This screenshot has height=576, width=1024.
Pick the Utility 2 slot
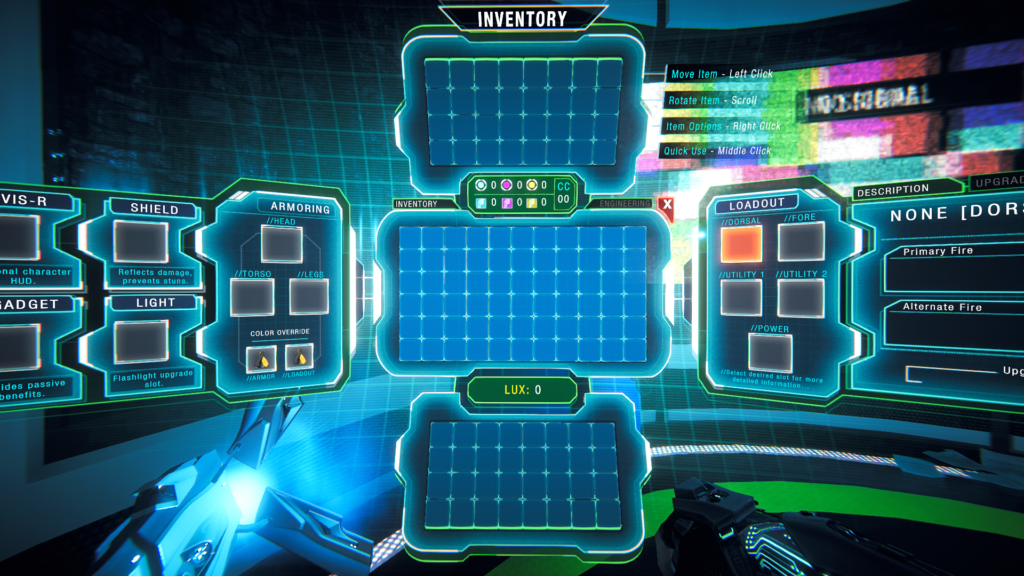(801, 297)
